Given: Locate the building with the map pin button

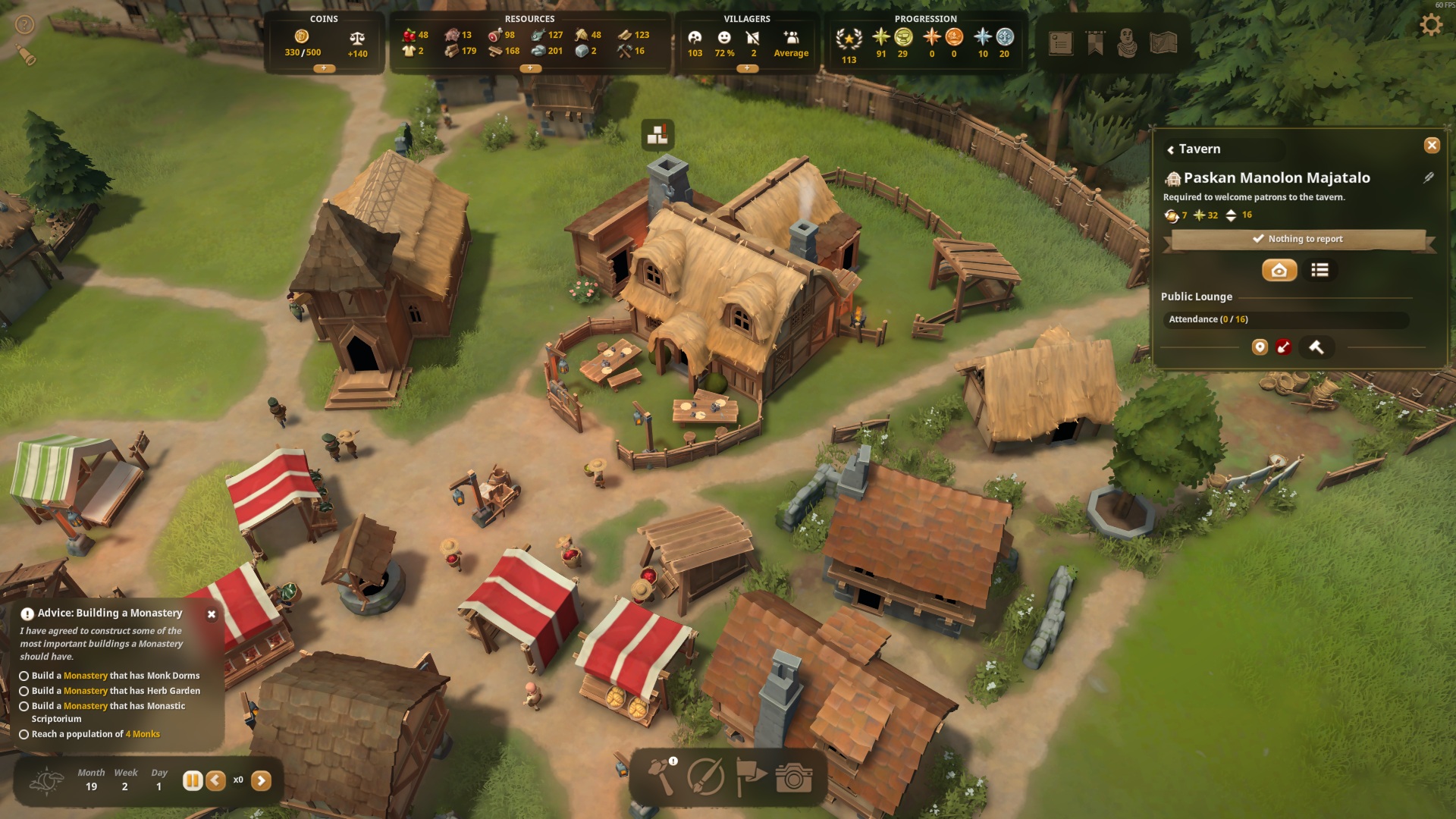Looking at the screenshot, I should pos(1260,347).
